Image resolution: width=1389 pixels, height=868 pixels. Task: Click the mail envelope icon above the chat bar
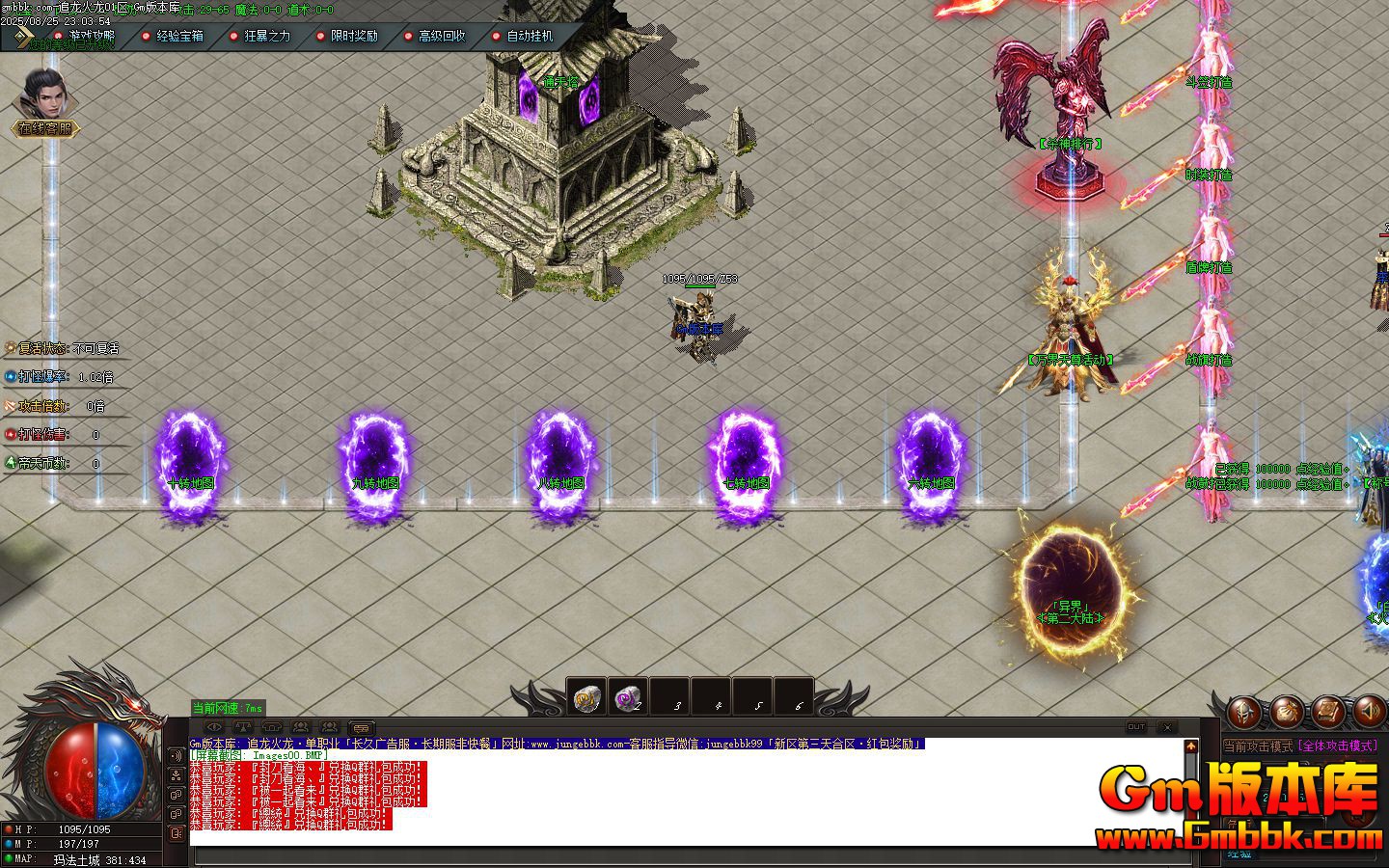click(x=361, y=728)
